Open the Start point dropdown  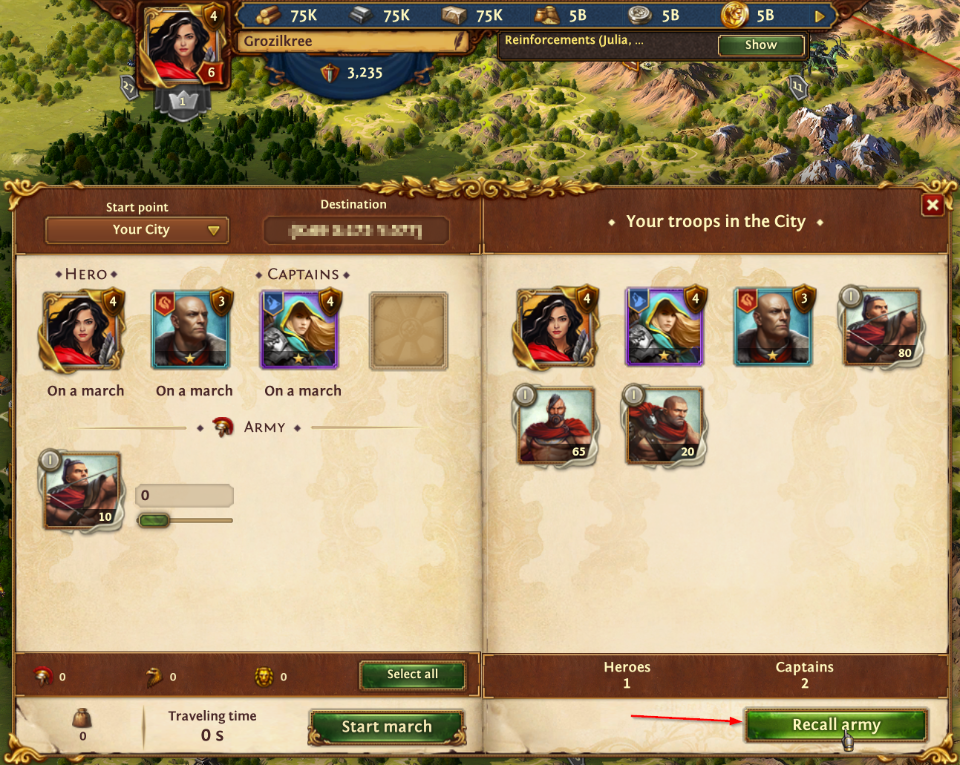point(137,230)
